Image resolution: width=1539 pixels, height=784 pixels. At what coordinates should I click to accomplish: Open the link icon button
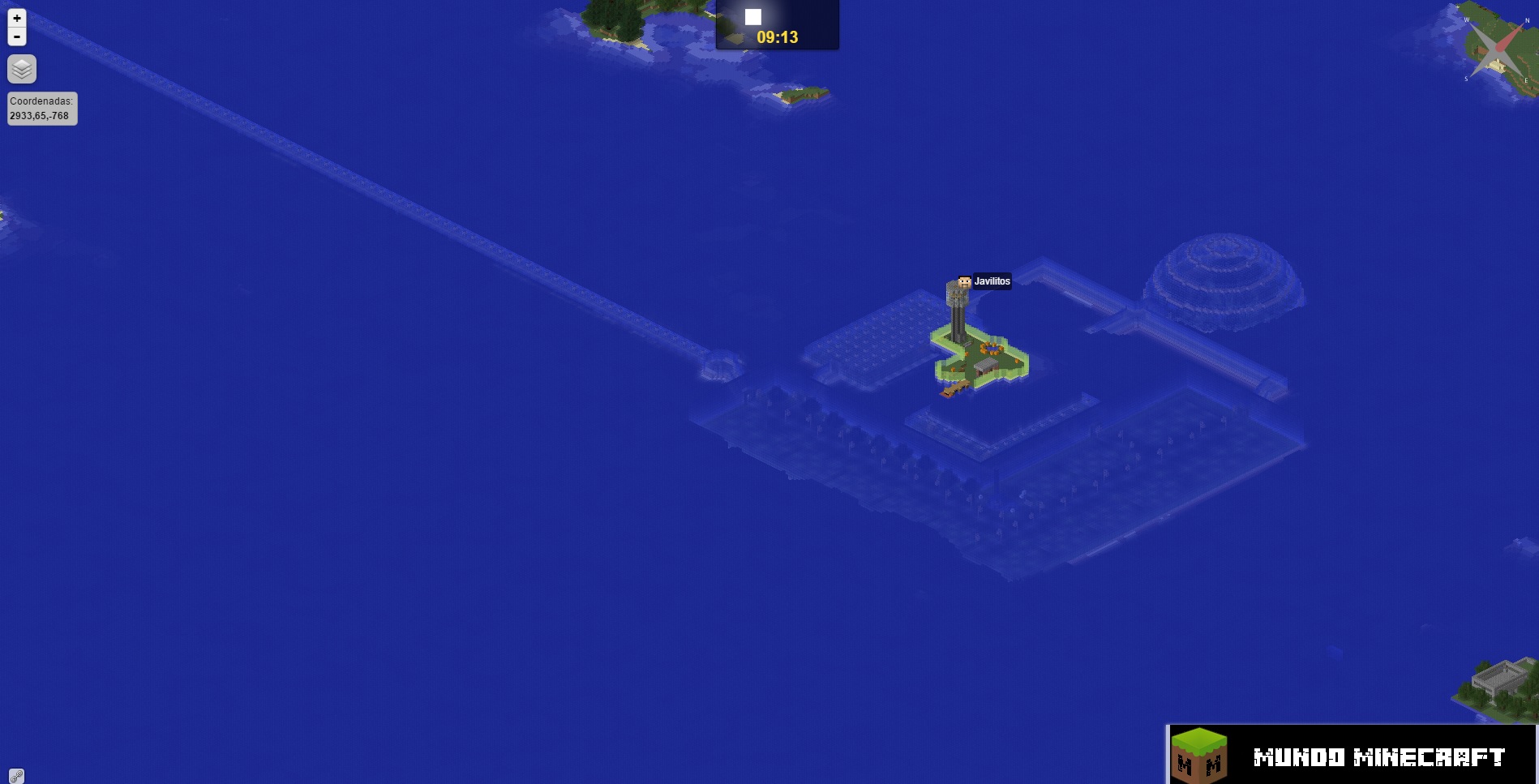coord(16,776)
